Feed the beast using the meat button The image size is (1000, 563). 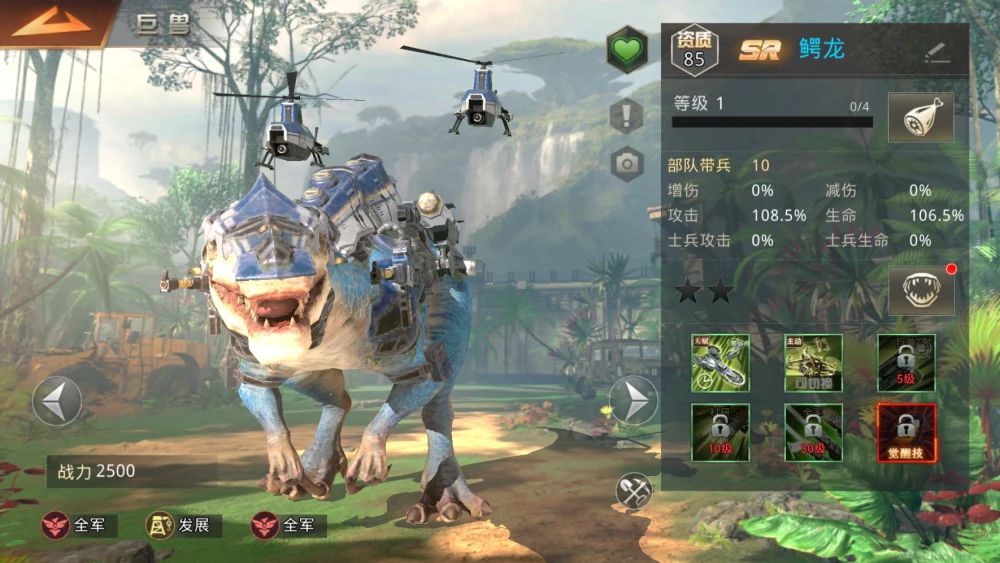point(920,118)
